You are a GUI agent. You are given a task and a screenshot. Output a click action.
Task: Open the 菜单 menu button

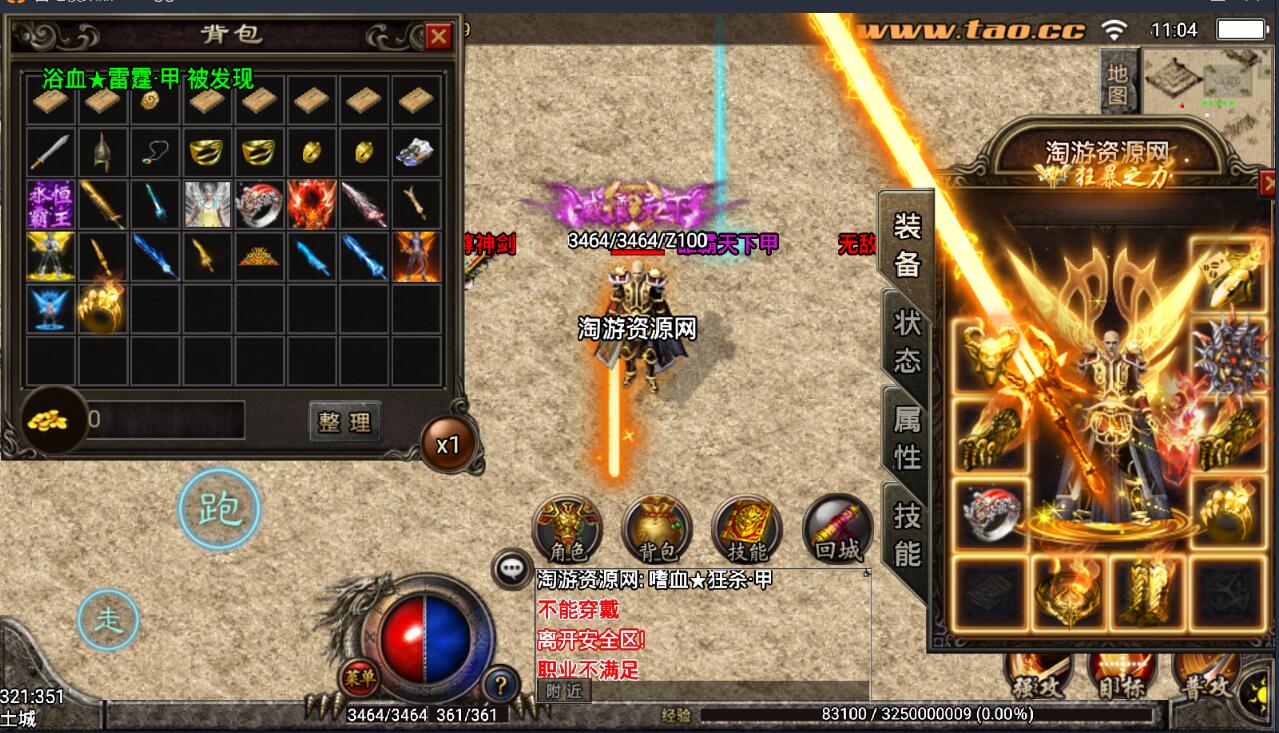coord(360,677)
